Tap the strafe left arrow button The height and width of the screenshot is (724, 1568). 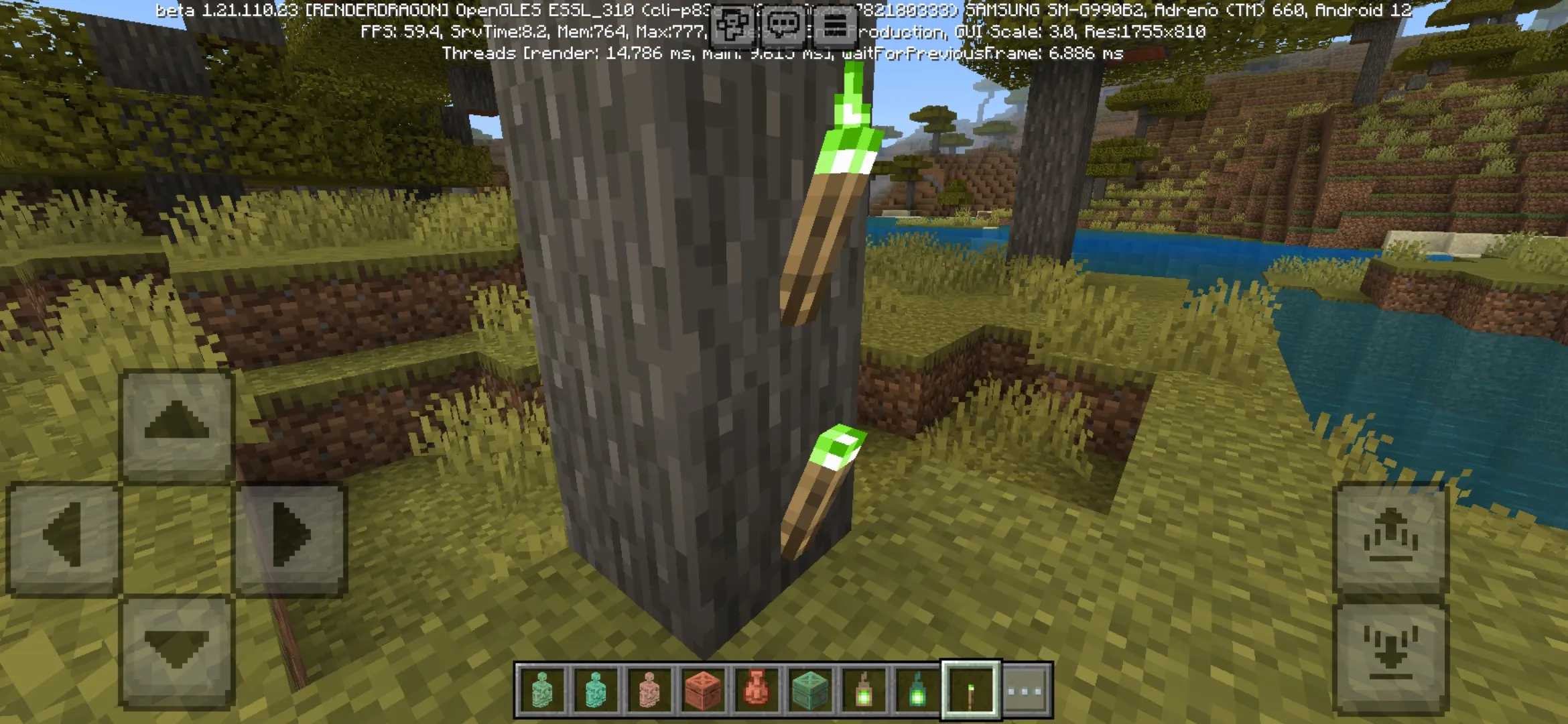64,537
